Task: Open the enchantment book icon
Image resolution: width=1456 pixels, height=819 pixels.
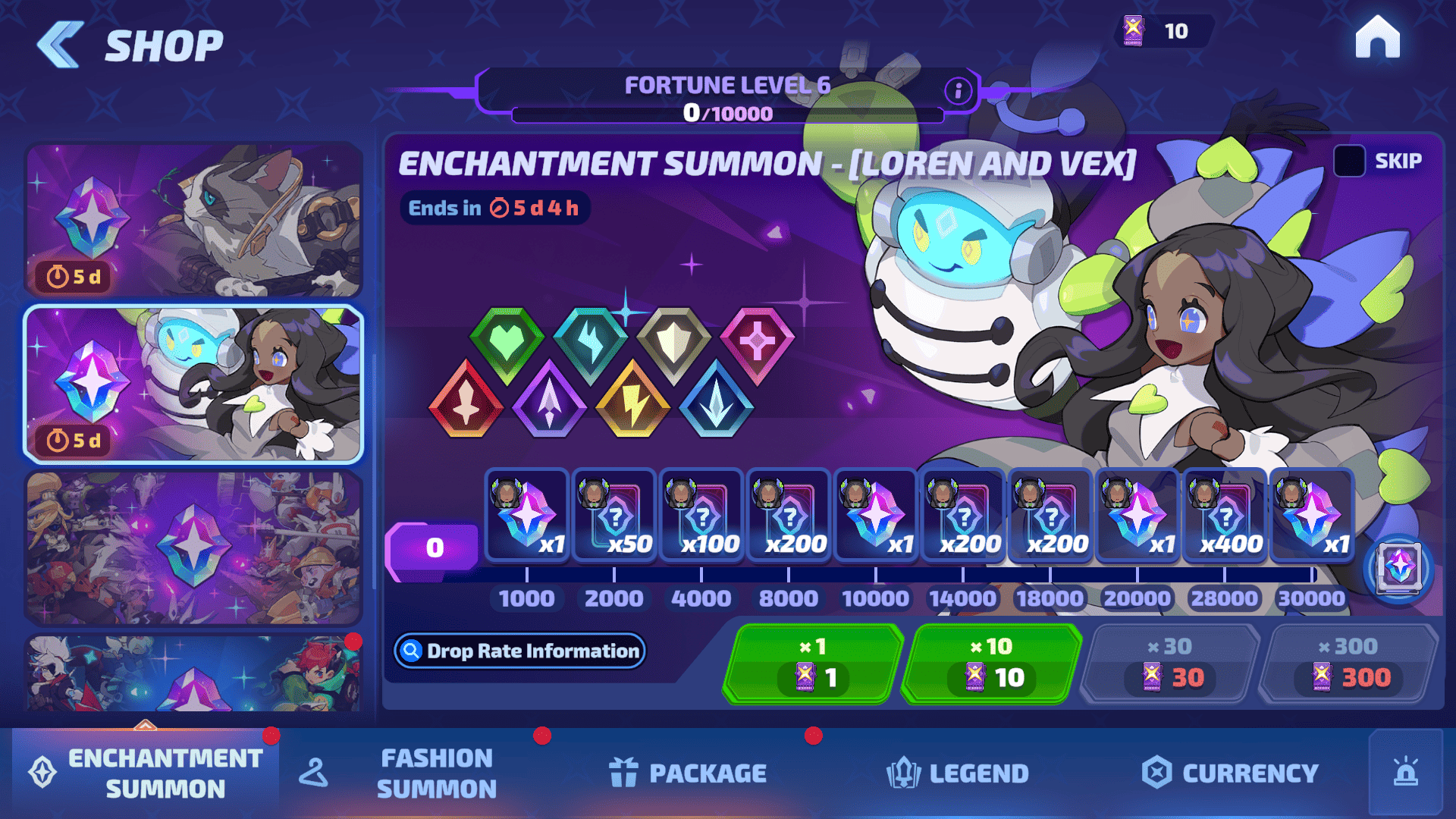Action: tap(1398, 567)
